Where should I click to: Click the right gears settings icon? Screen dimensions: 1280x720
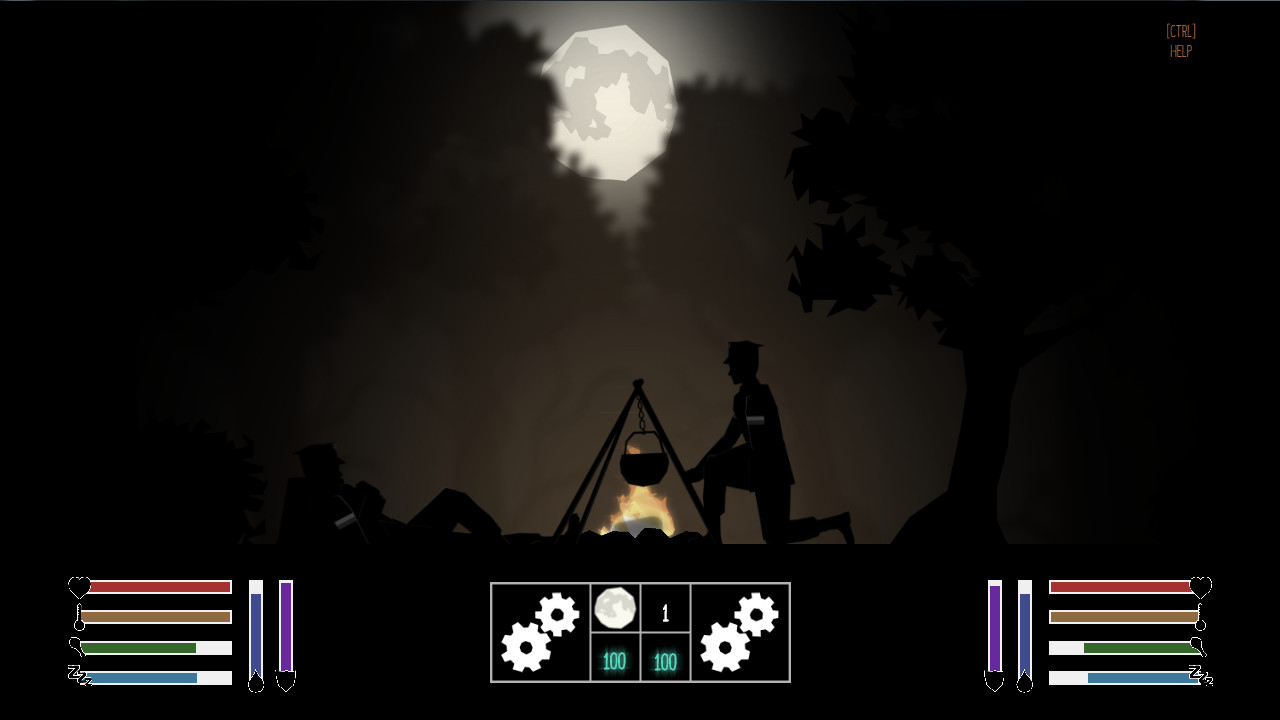point(739,631)
